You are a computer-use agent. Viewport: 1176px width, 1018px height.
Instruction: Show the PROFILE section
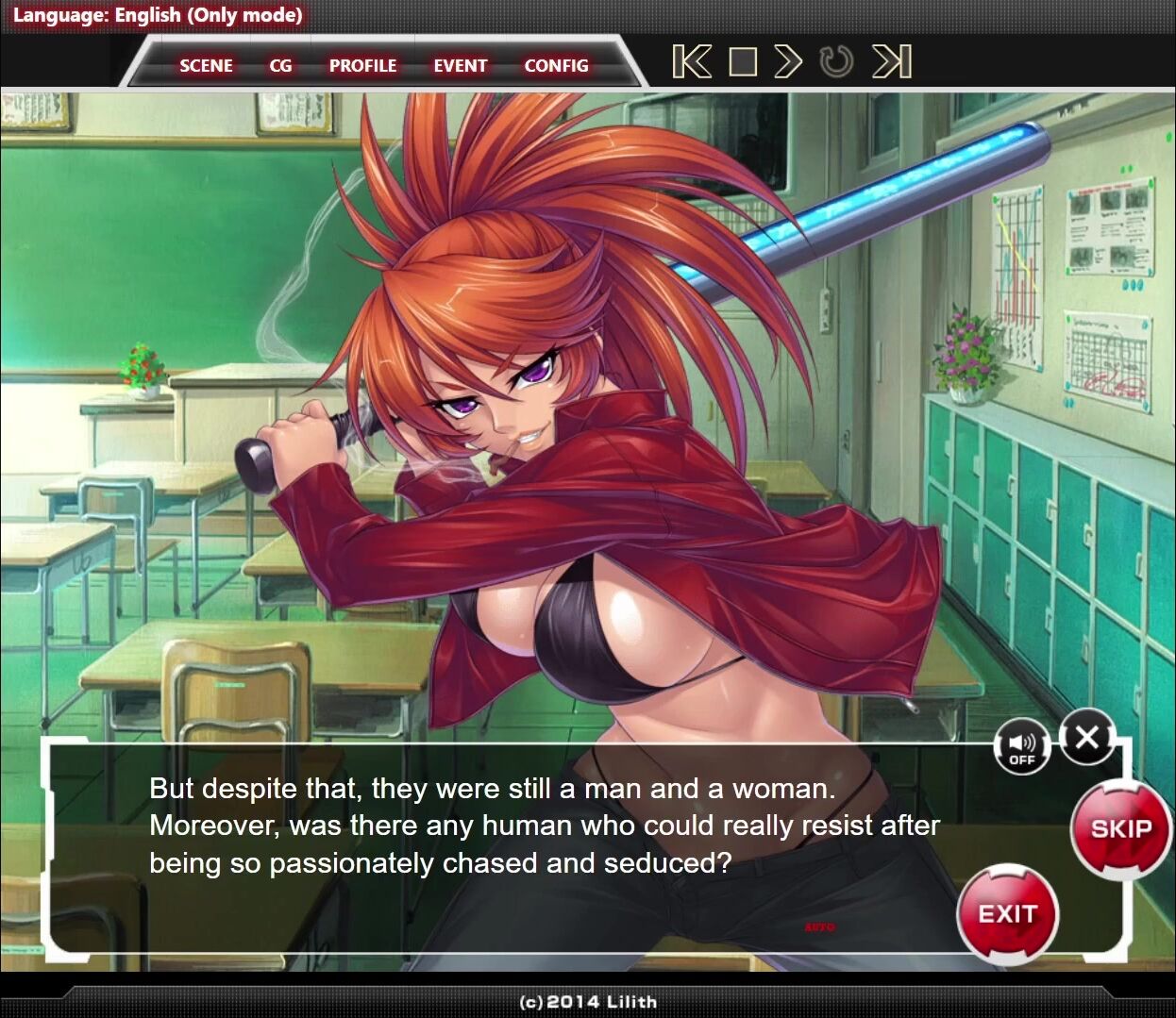click(362, 66)
